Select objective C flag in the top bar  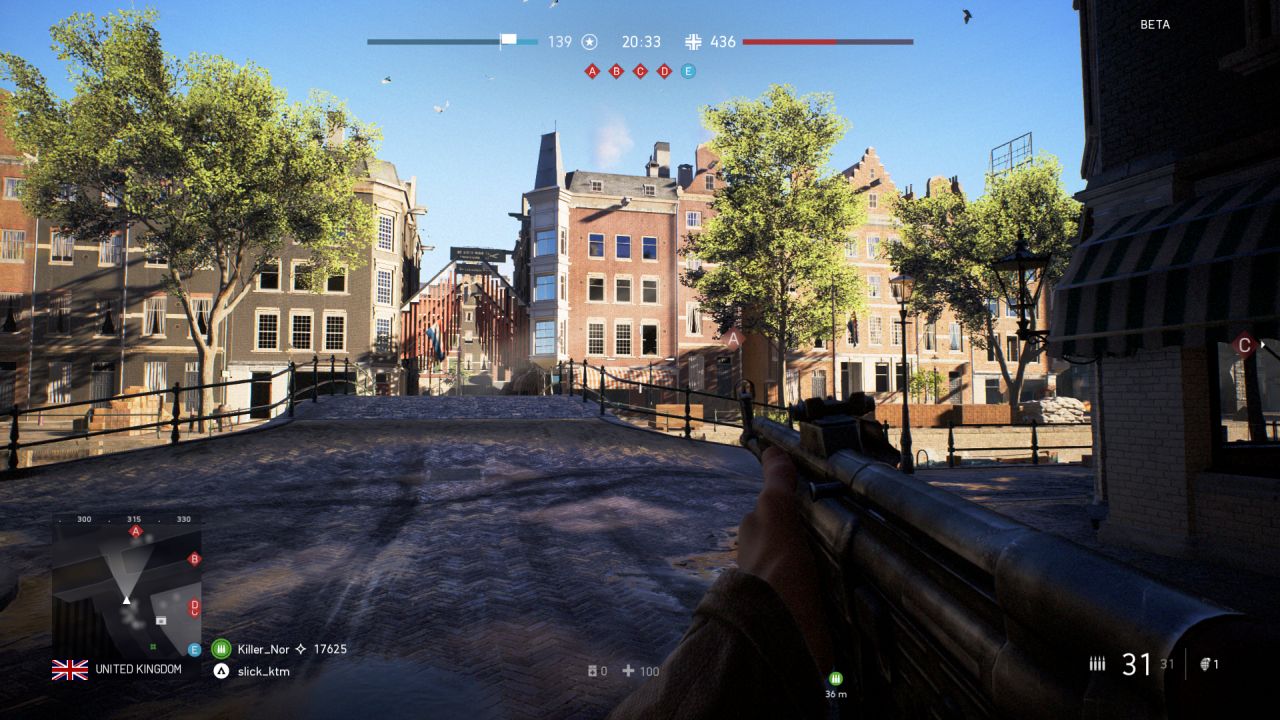(640, 71)
